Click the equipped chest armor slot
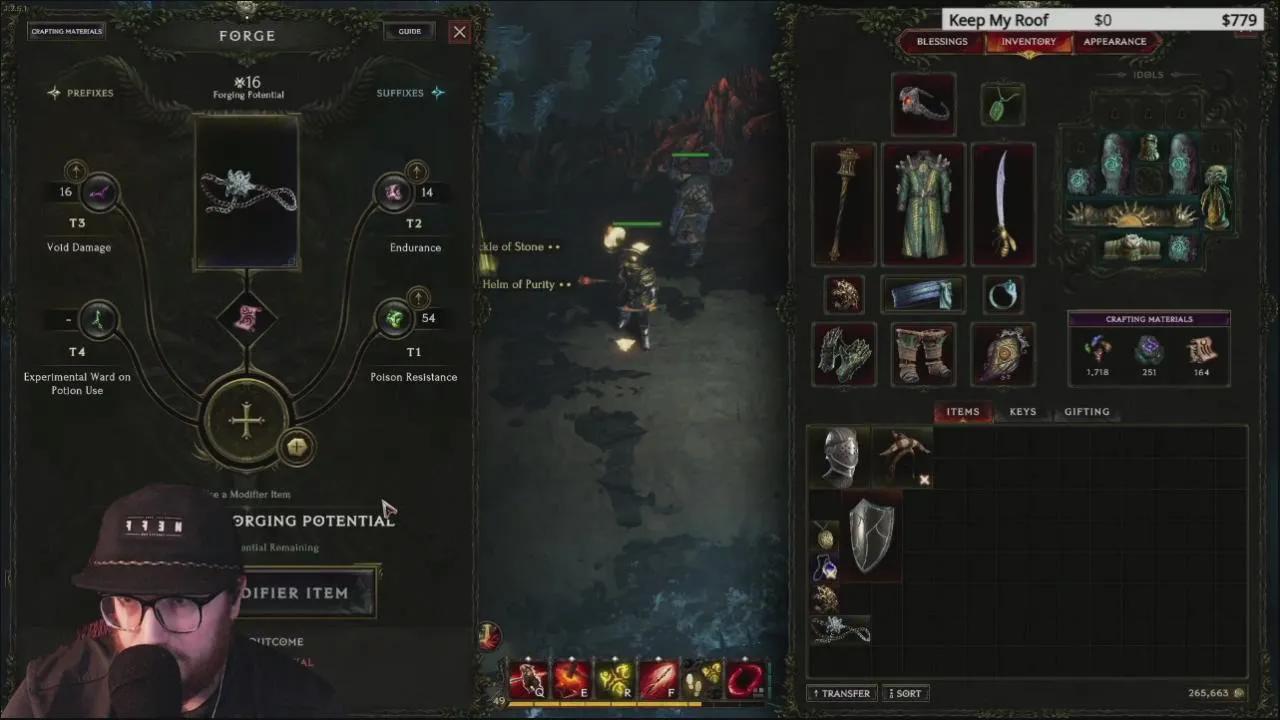Screen dimensions: 1280x720 [922, 203]
